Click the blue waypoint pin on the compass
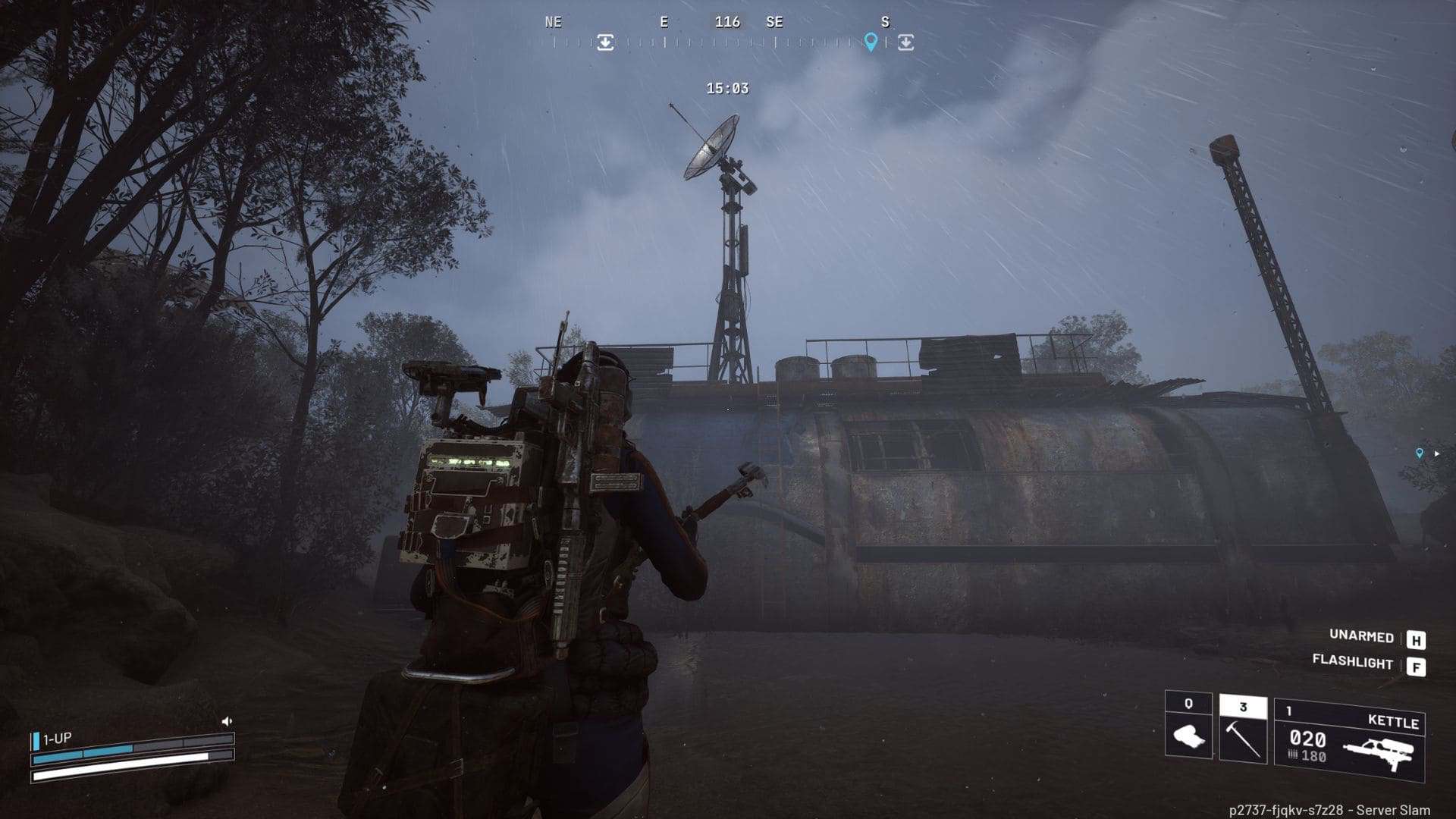This screenshot has width=1456, height=819. [x=869, y=43]
